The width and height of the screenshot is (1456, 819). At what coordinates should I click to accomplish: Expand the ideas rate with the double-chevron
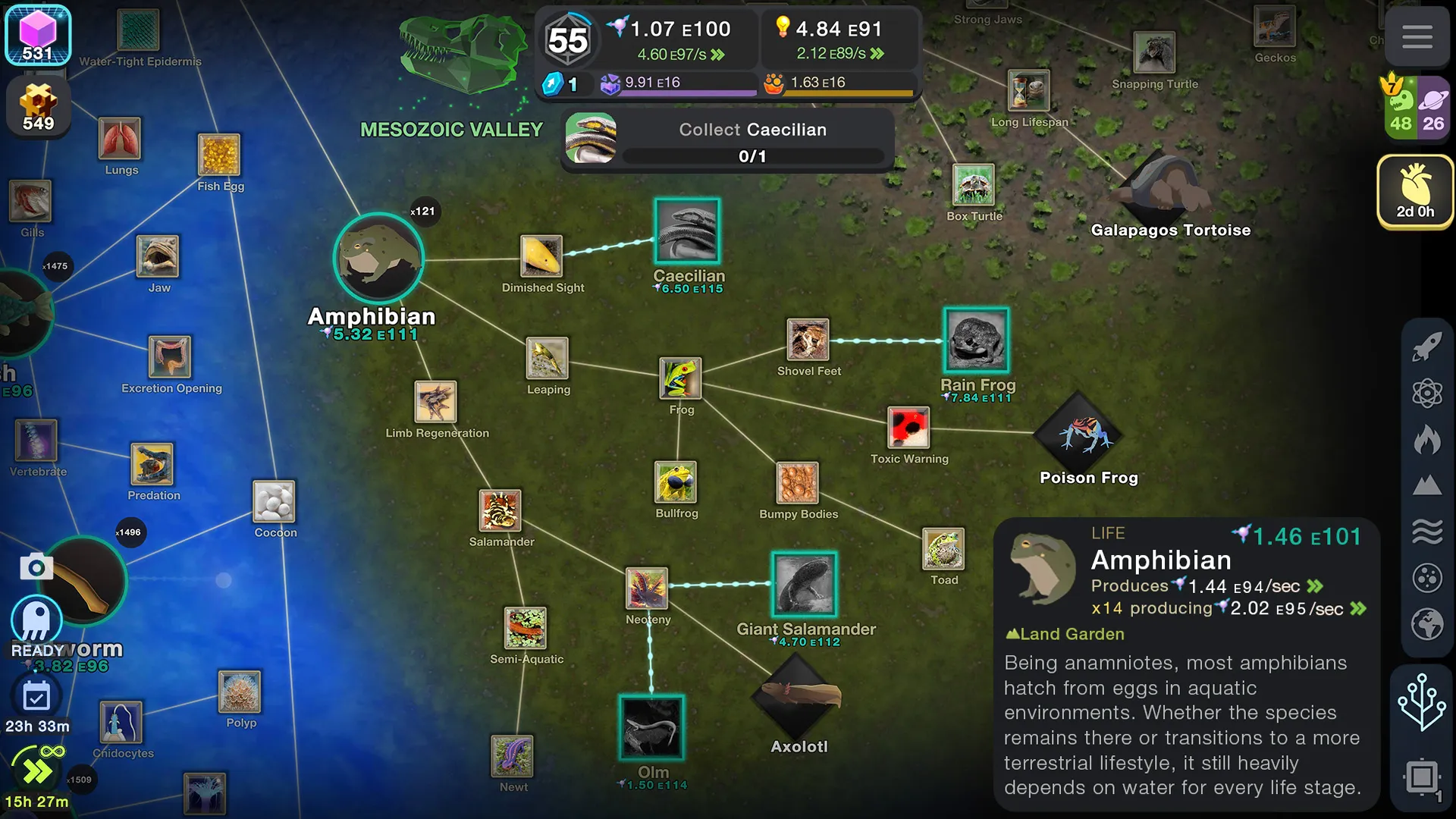(877, 53)
